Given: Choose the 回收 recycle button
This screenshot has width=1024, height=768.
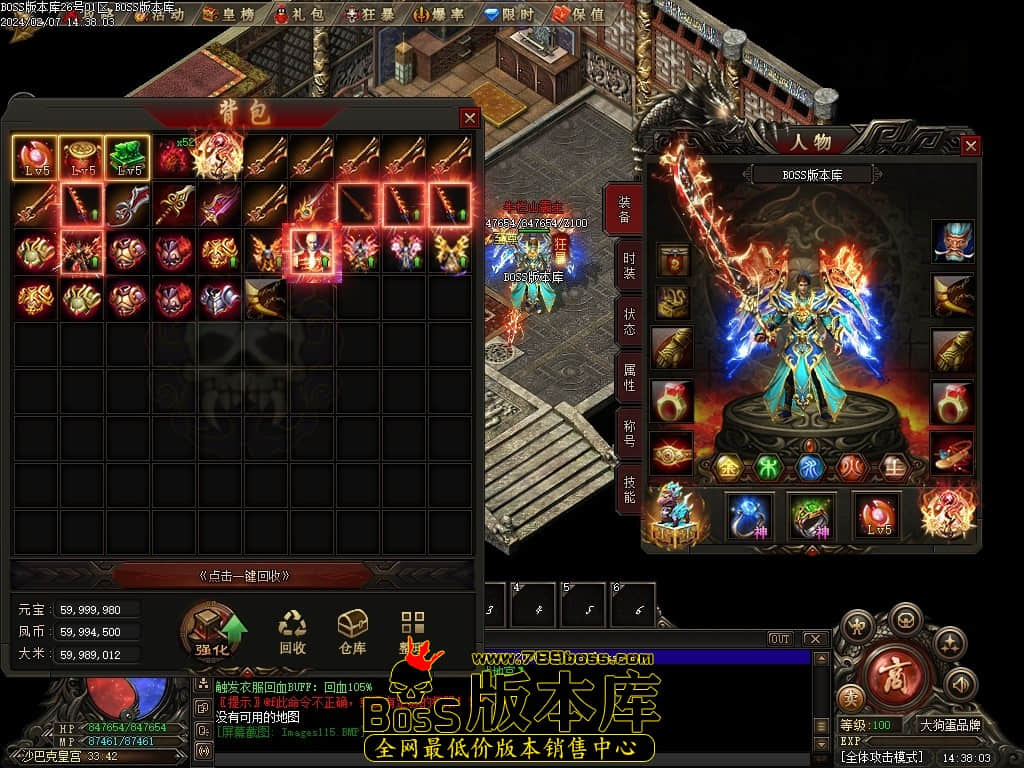Looking at the screenshot, I should (292, 632).
